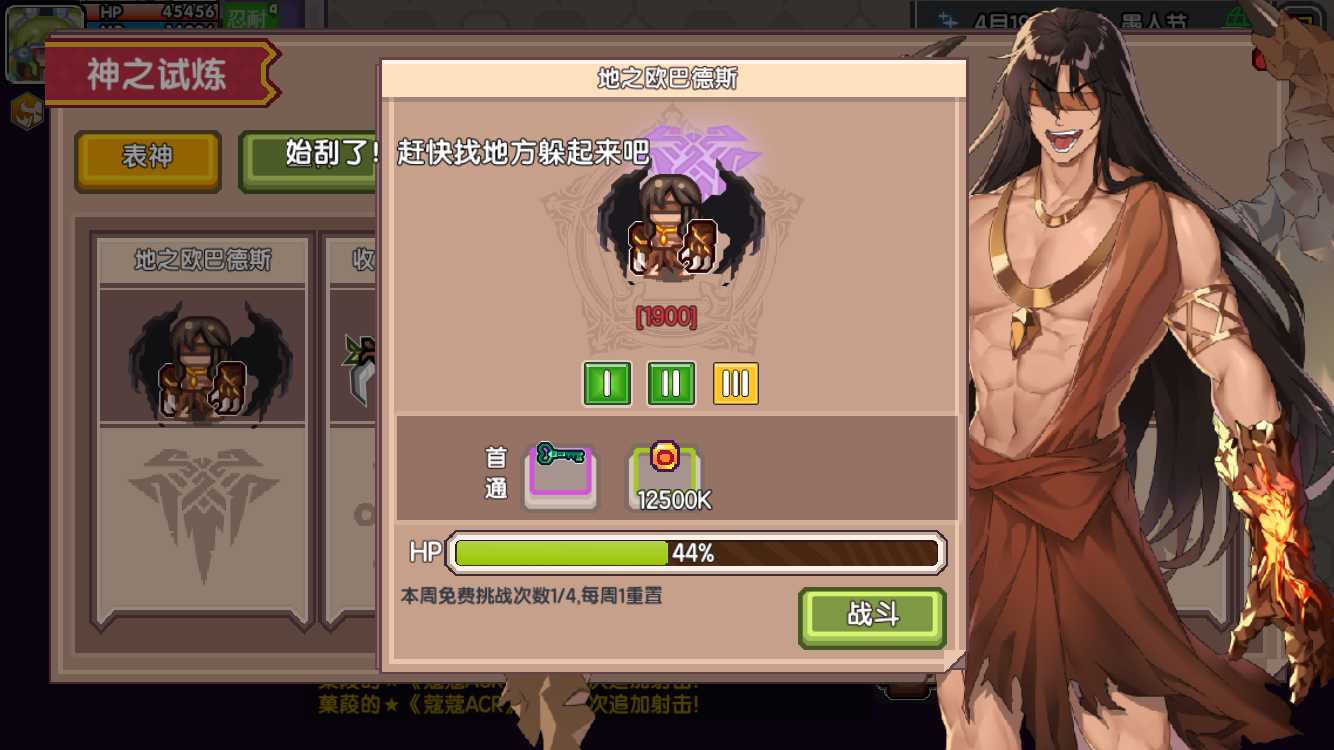Viewport: 1334px width, 750px height.
Task: Select difficulty level I
Action: (x=608, y=383)
